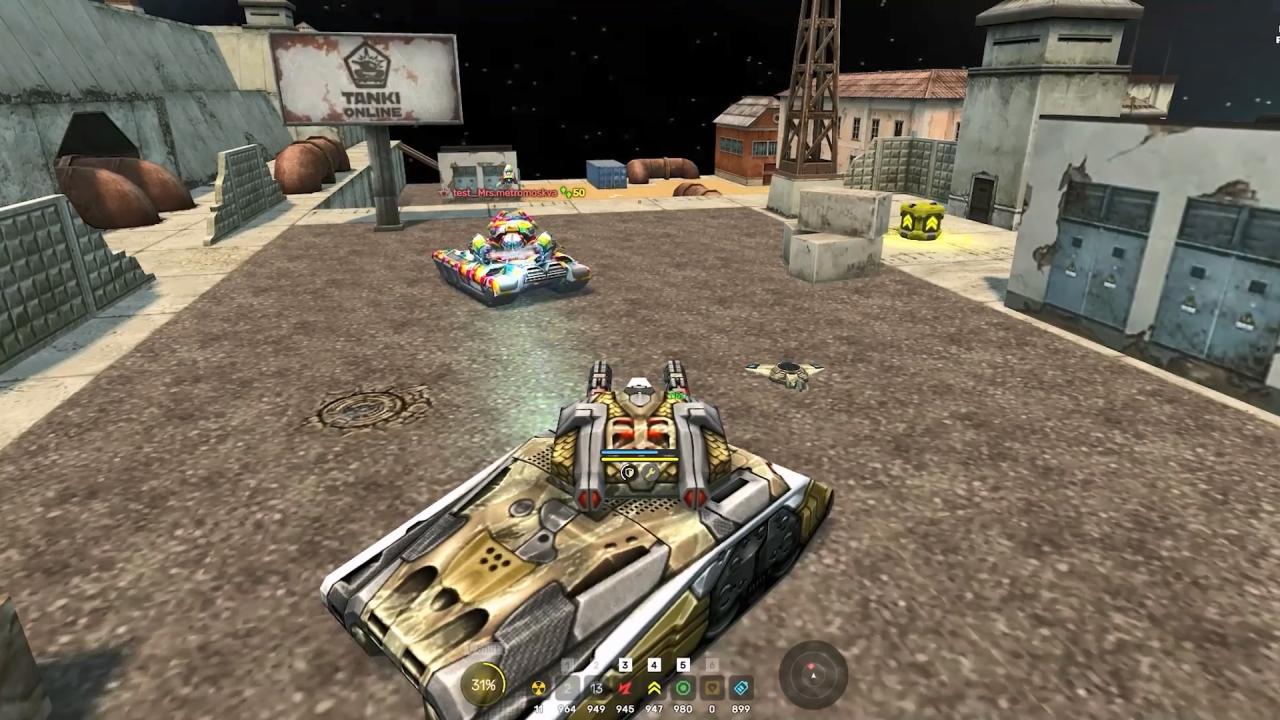Activate the Double Damage supply icon

click(x=625, y=688)
